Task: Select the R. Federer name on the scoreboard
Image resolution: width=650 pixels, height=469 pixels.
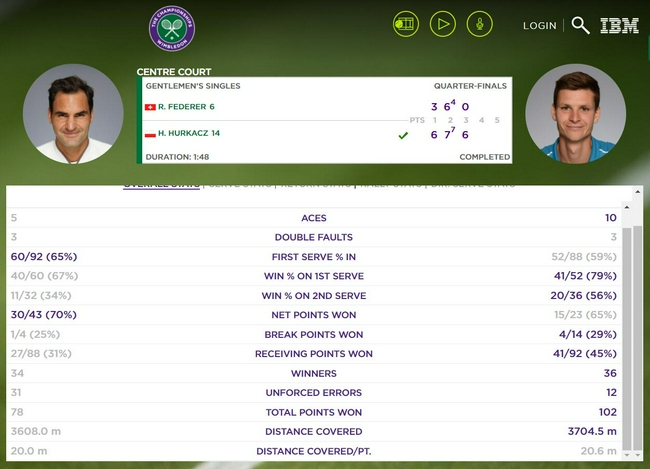Action: pyautogui.click(x=185, y=107)
